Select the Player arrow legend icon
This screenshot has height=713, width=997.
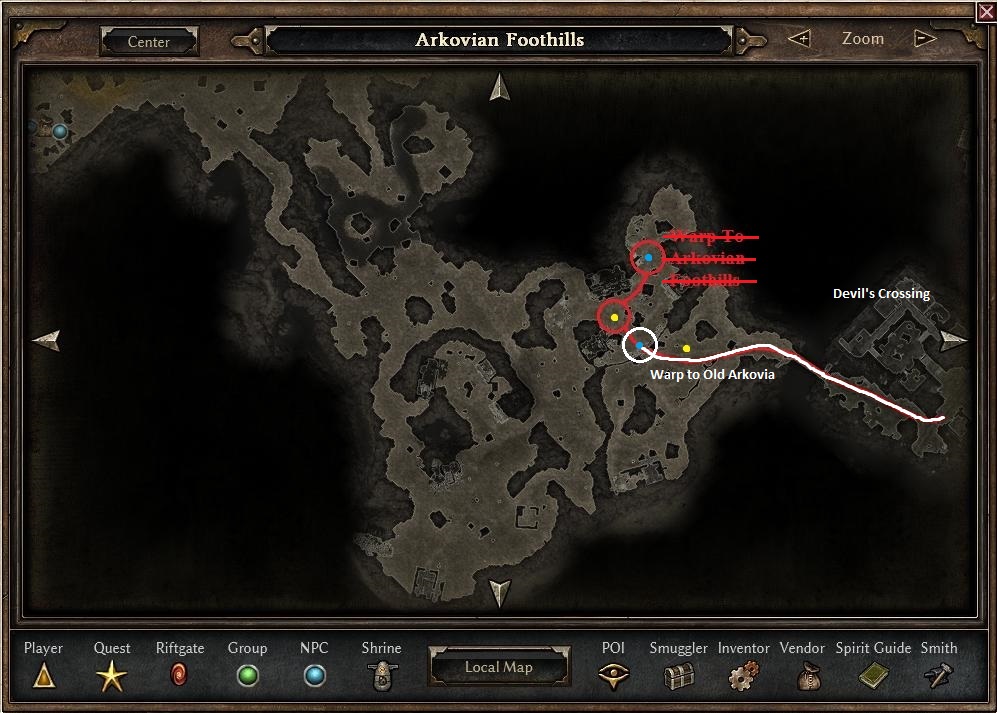[43, 677]
